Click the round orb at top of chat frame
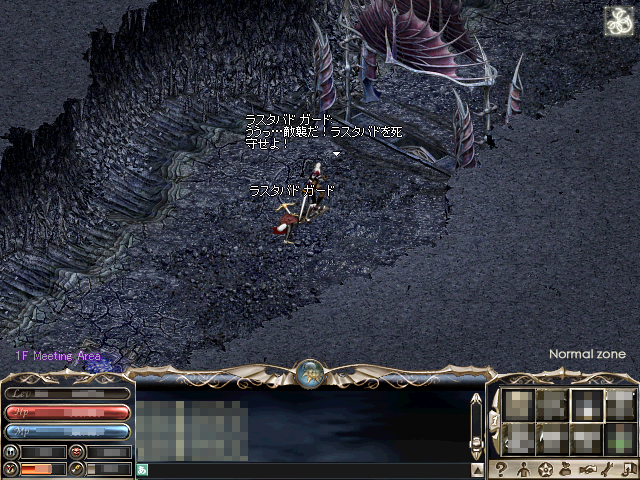 (309, 374)
